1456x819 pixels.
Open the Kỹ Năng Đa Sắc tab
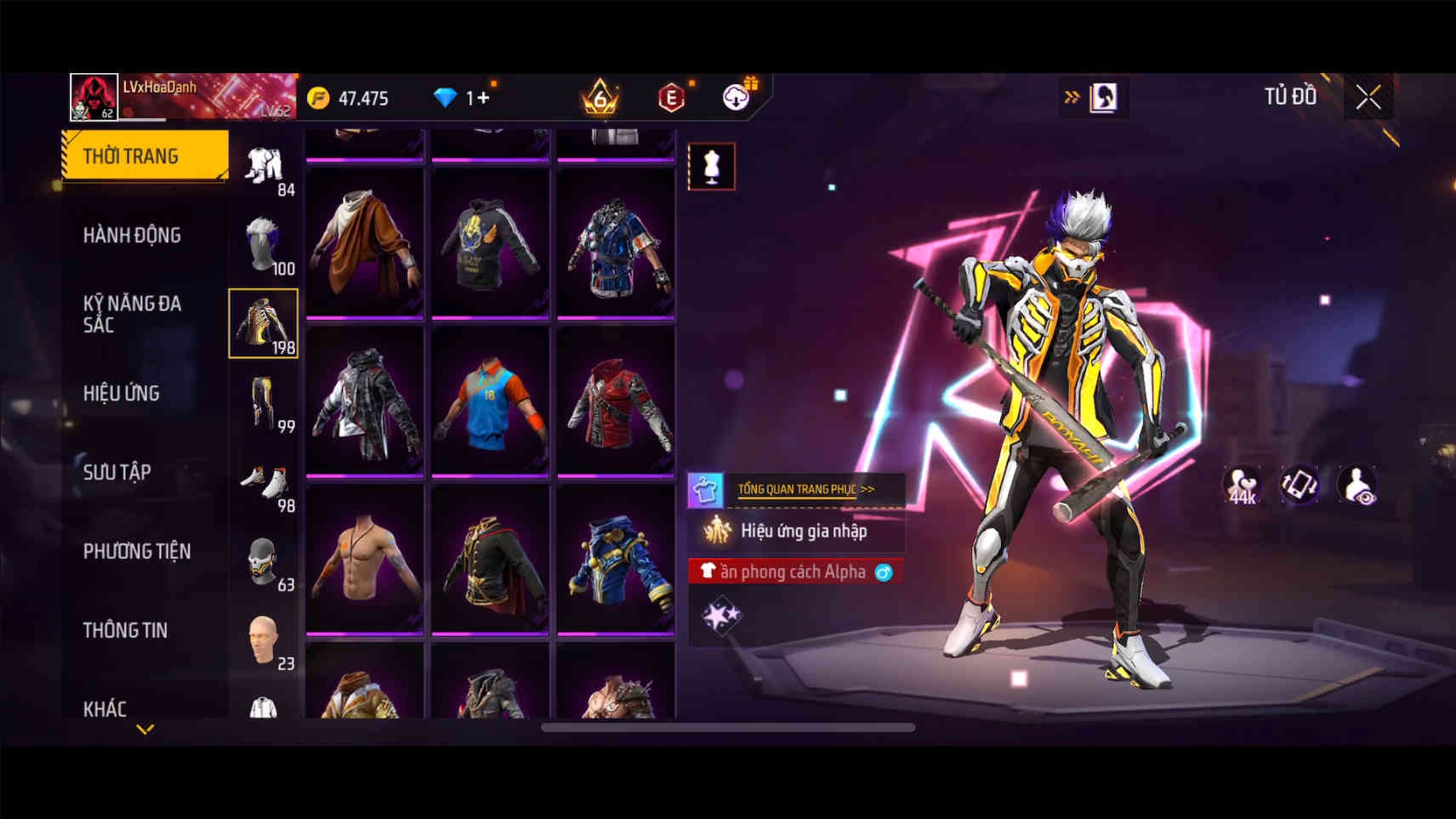[x=132, y=314]
